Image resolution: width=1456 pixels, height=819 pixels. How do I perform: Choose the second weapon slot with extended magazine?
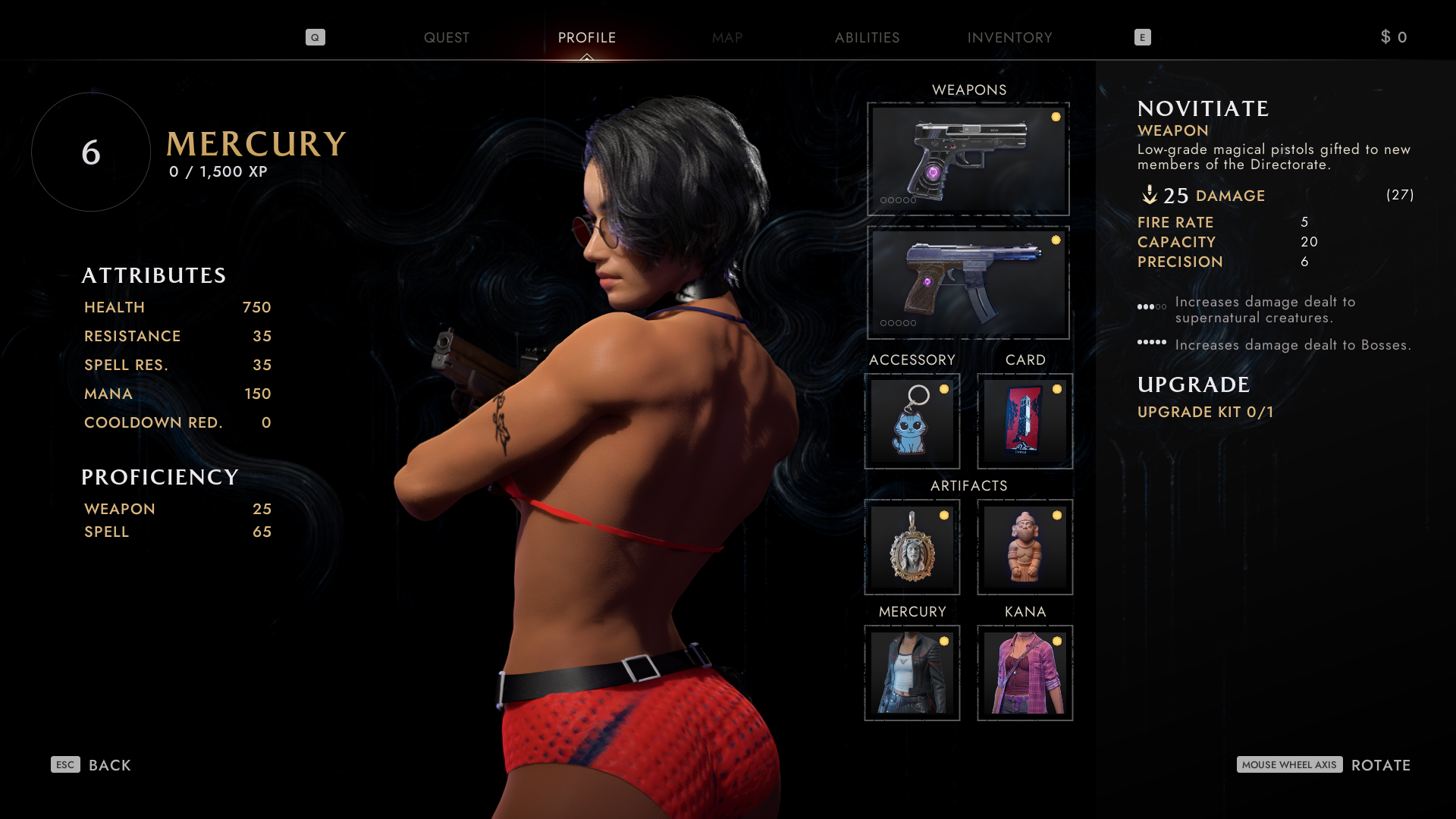coord(968,282)
